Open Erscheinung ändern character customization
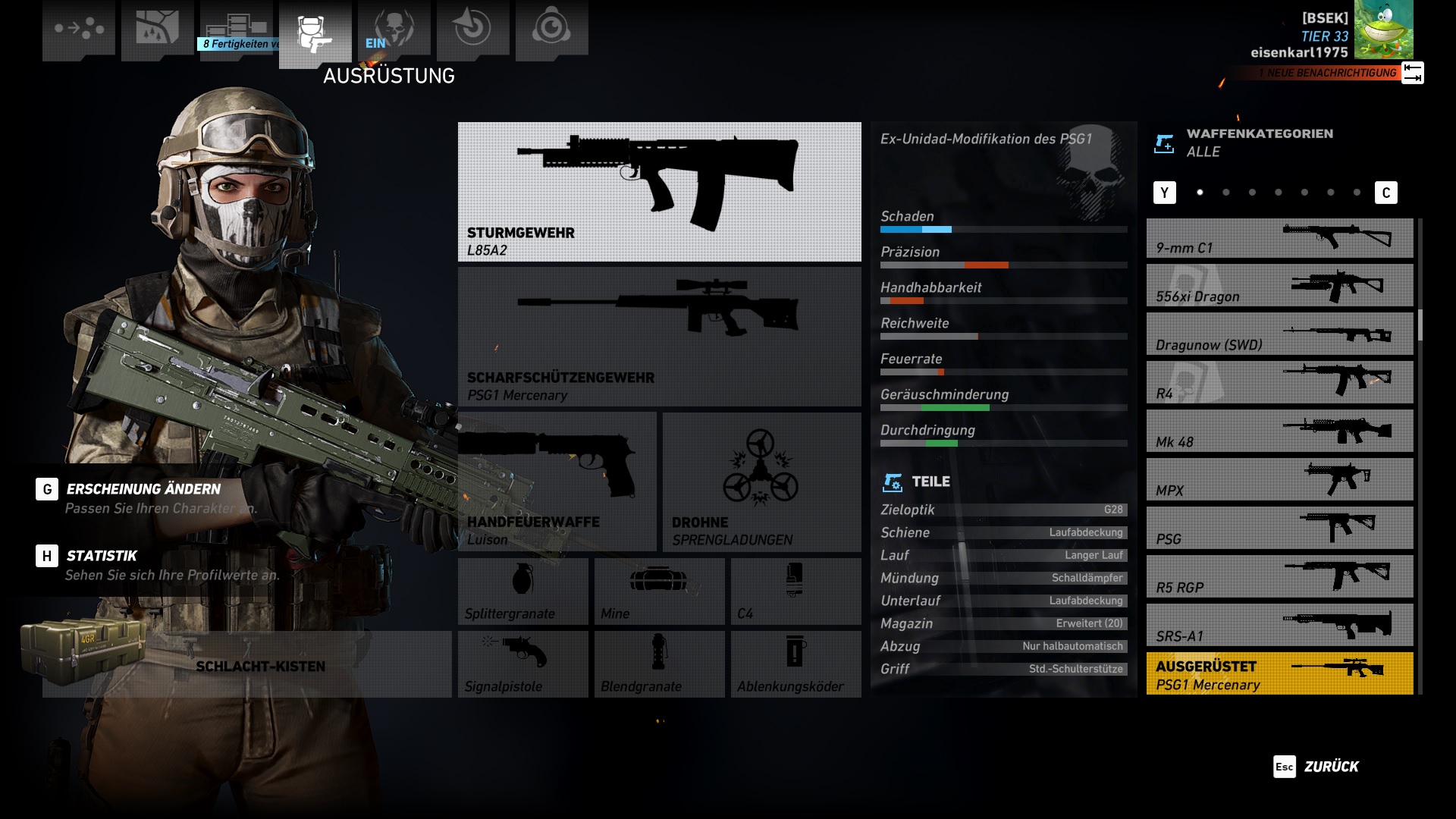1456x819 pixels. (x=143, y=490)
